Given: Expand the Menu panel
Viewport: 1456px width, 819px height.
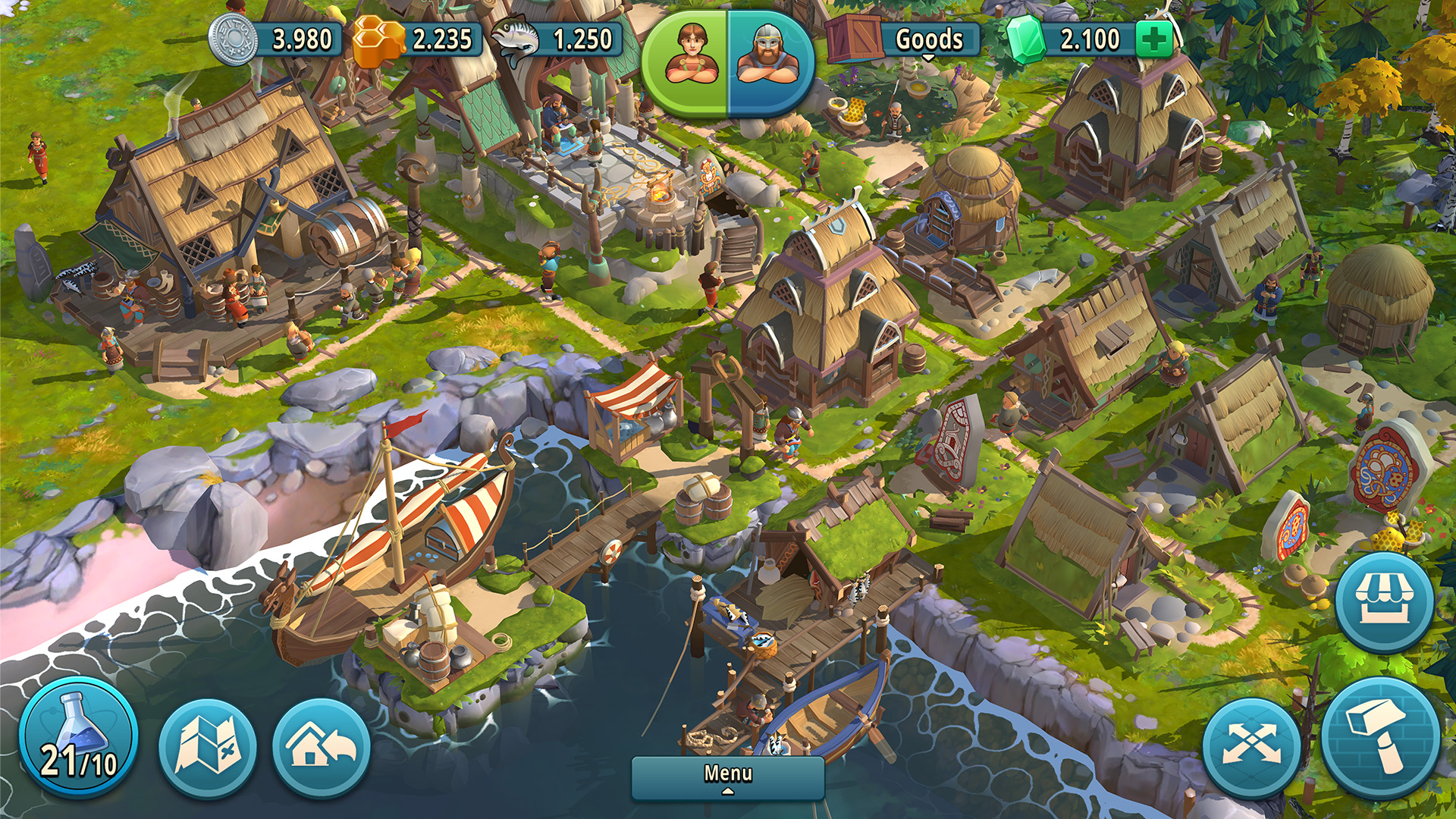Looking at the screenshot, I should (727, 777).
